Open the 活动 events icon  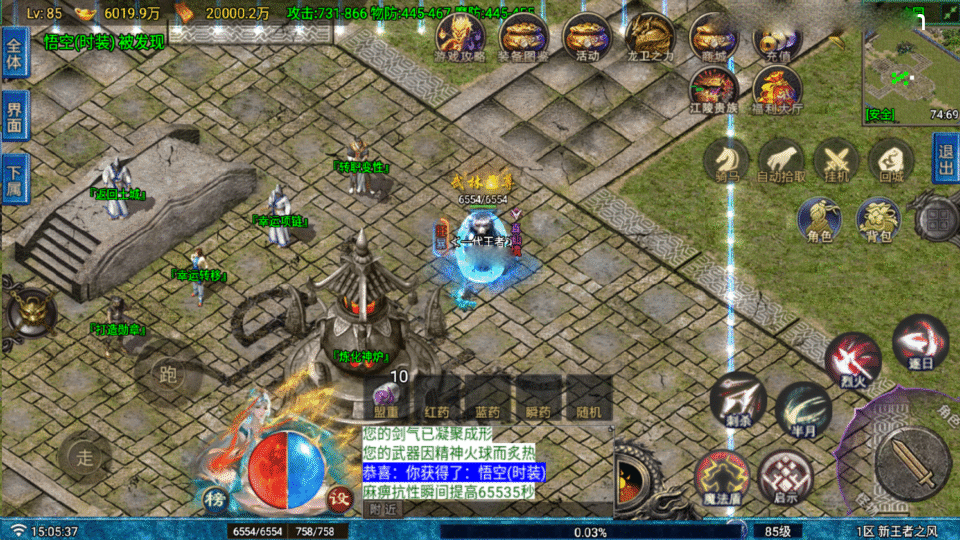pos(587,36)
